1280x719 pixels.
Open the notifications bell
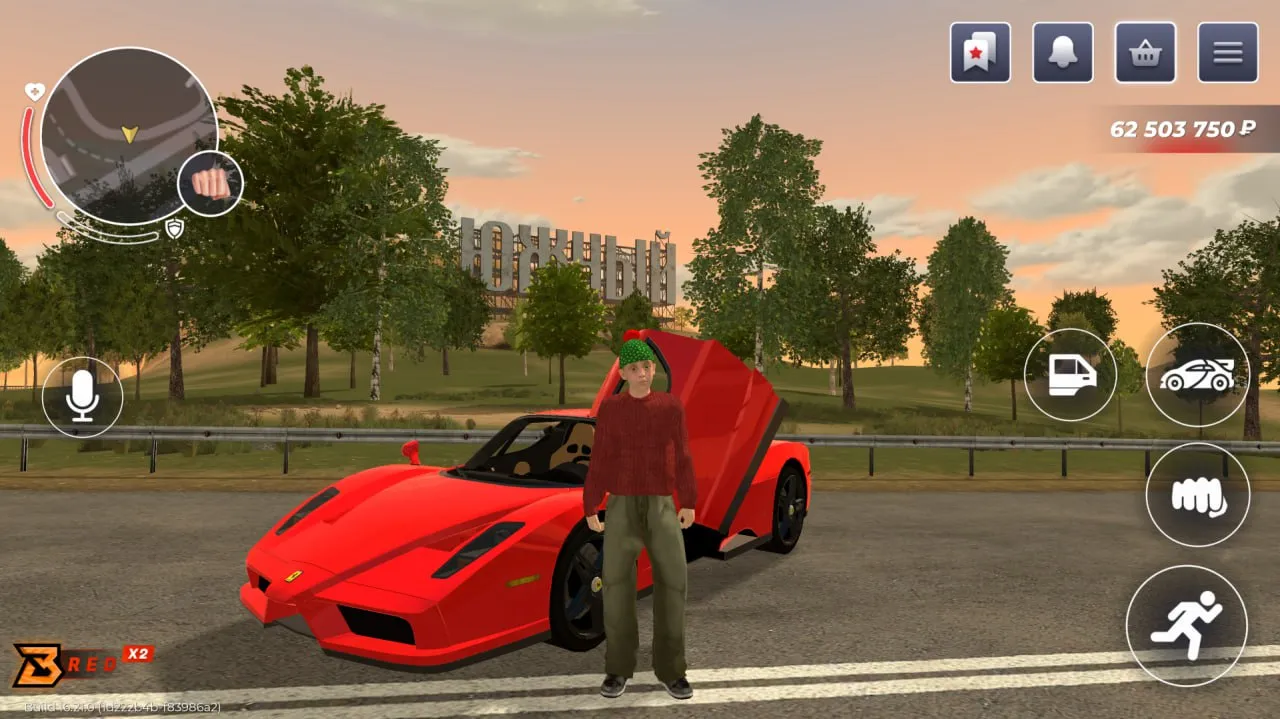pos(1062,53)
